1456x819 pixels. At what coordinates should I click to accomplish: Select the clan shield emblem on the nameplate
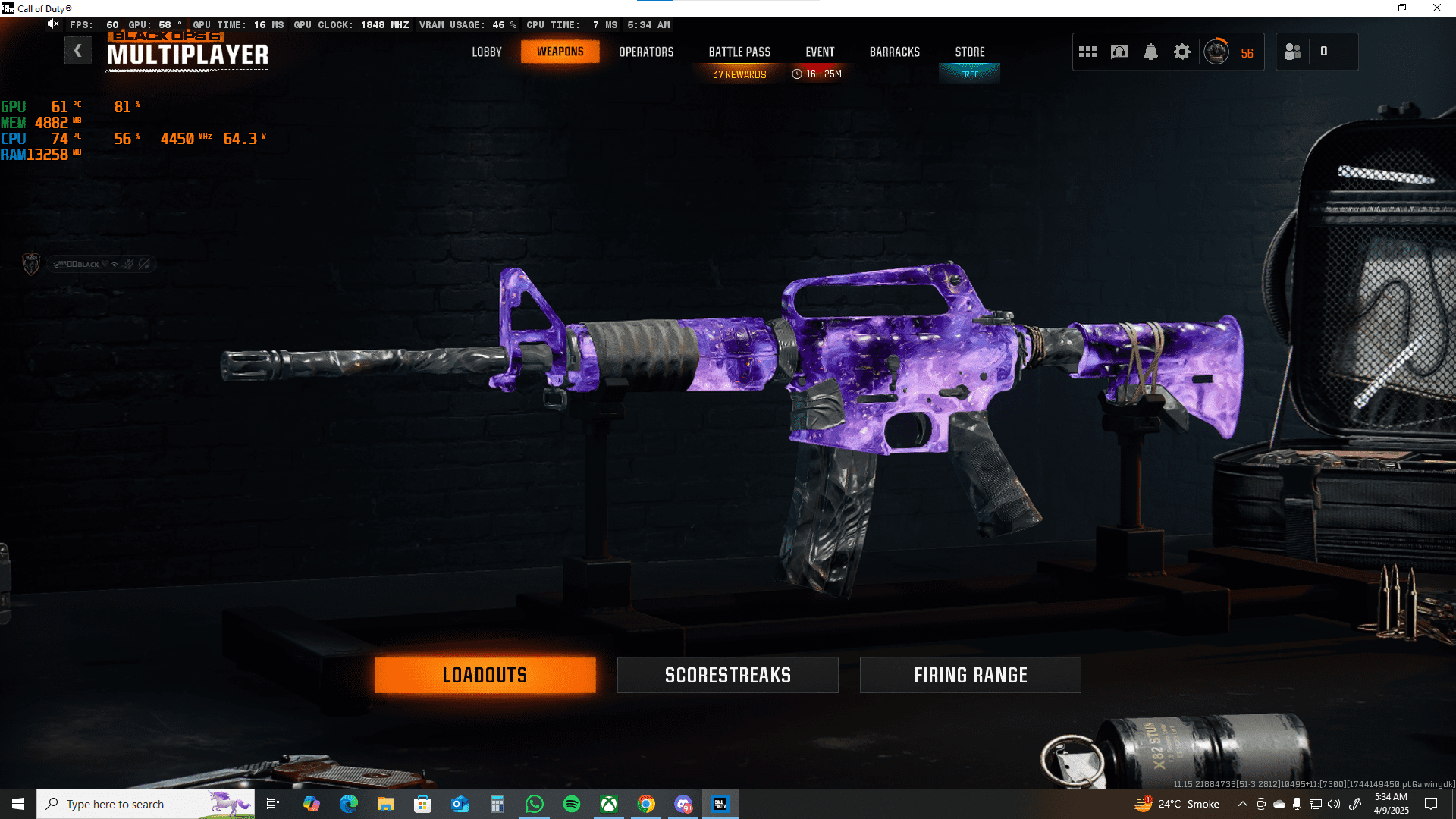[x=31, y=263]
